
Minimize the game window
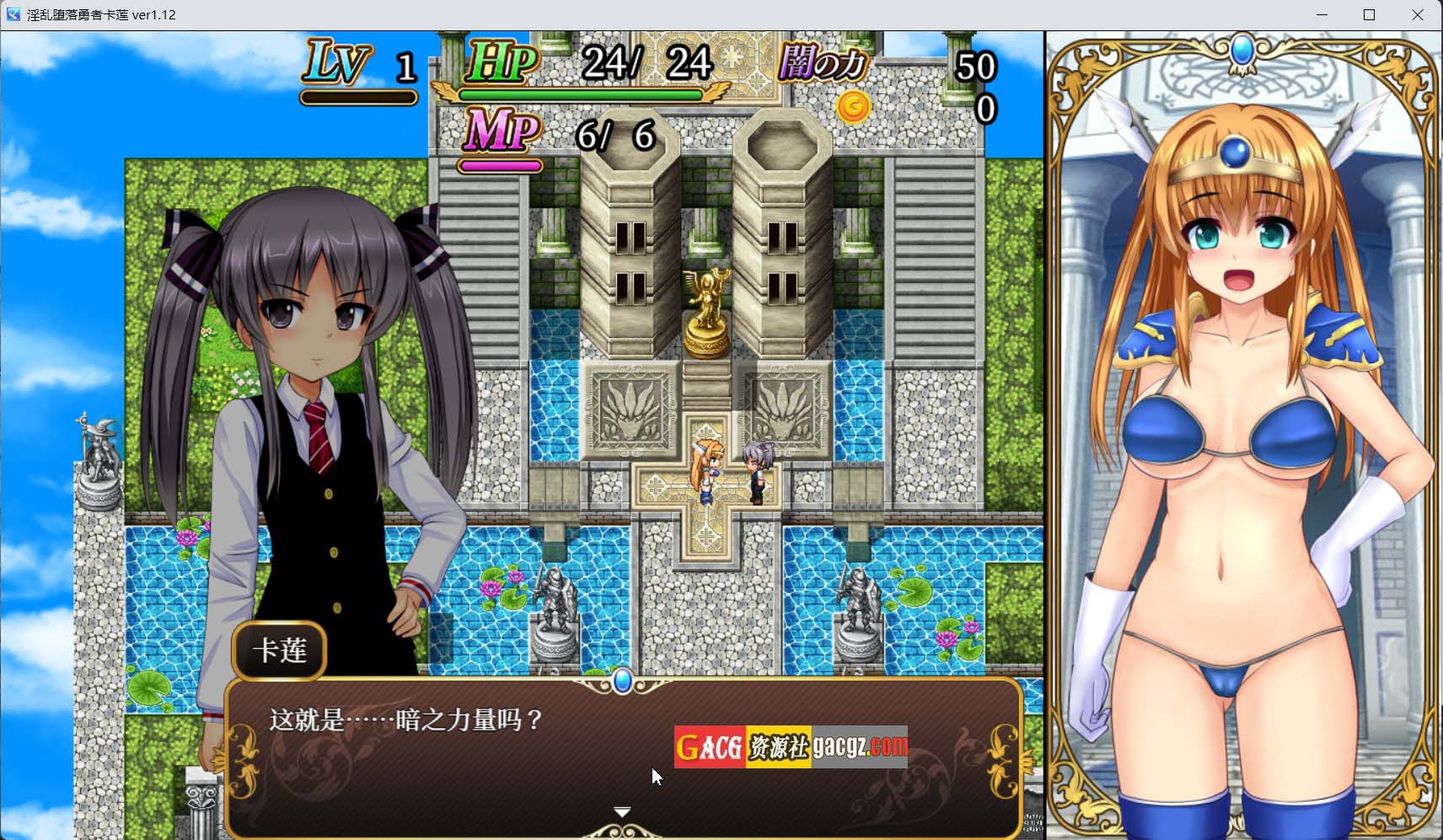[1322, 15]
